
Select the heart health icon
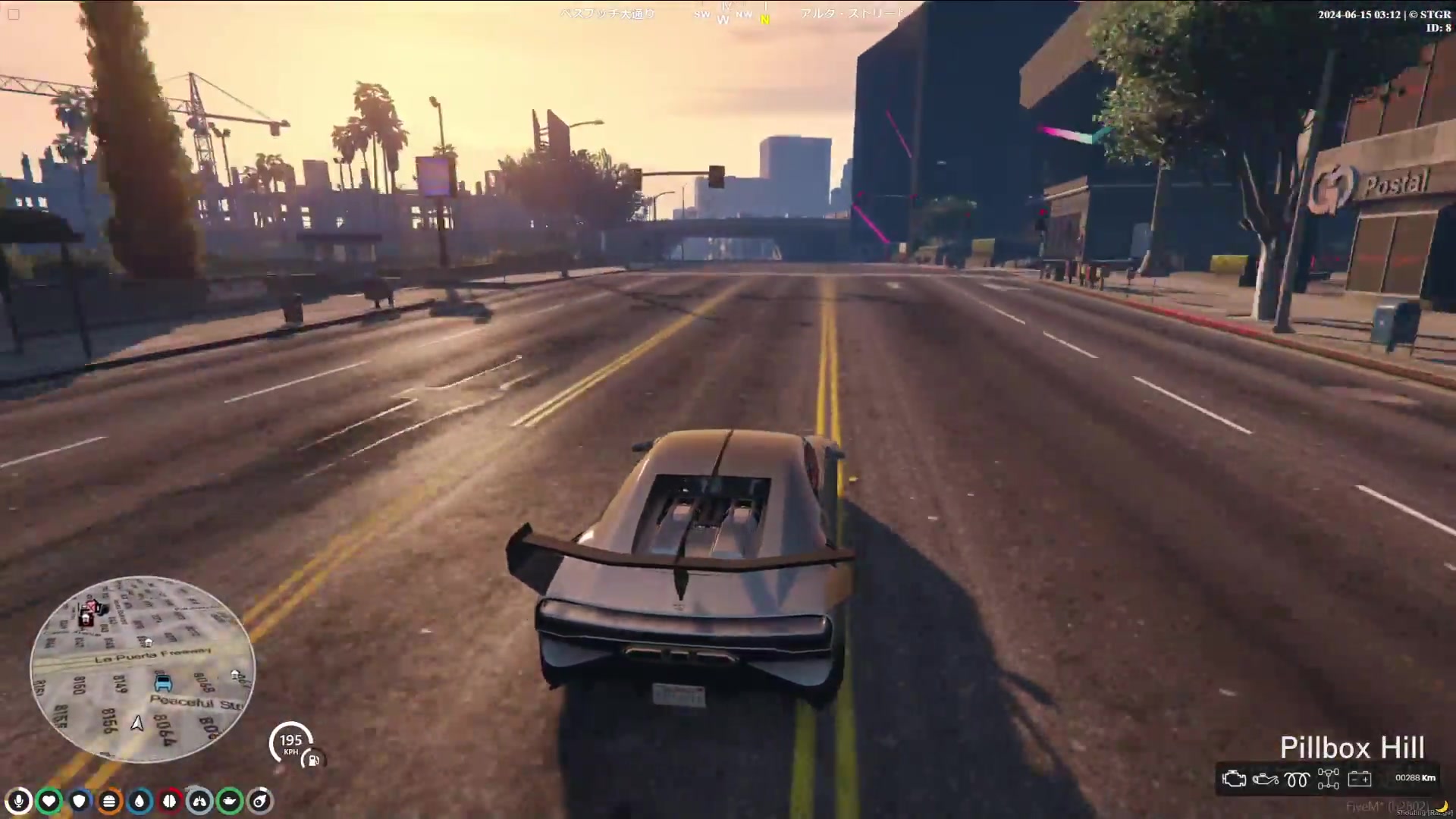[49, 801]
